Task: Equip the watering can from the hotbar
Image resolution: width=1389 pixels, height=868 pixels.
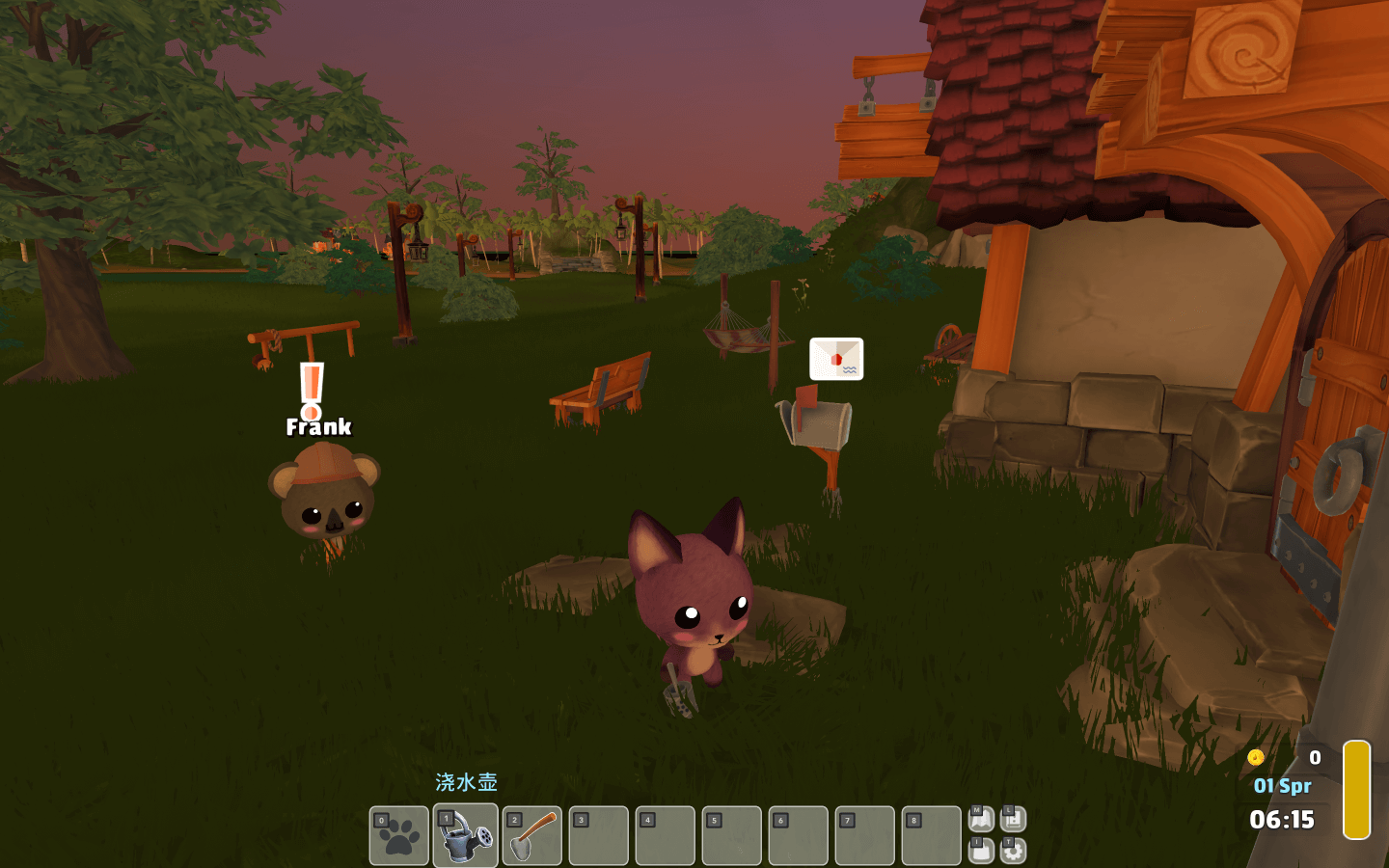Action: [465, 836]
